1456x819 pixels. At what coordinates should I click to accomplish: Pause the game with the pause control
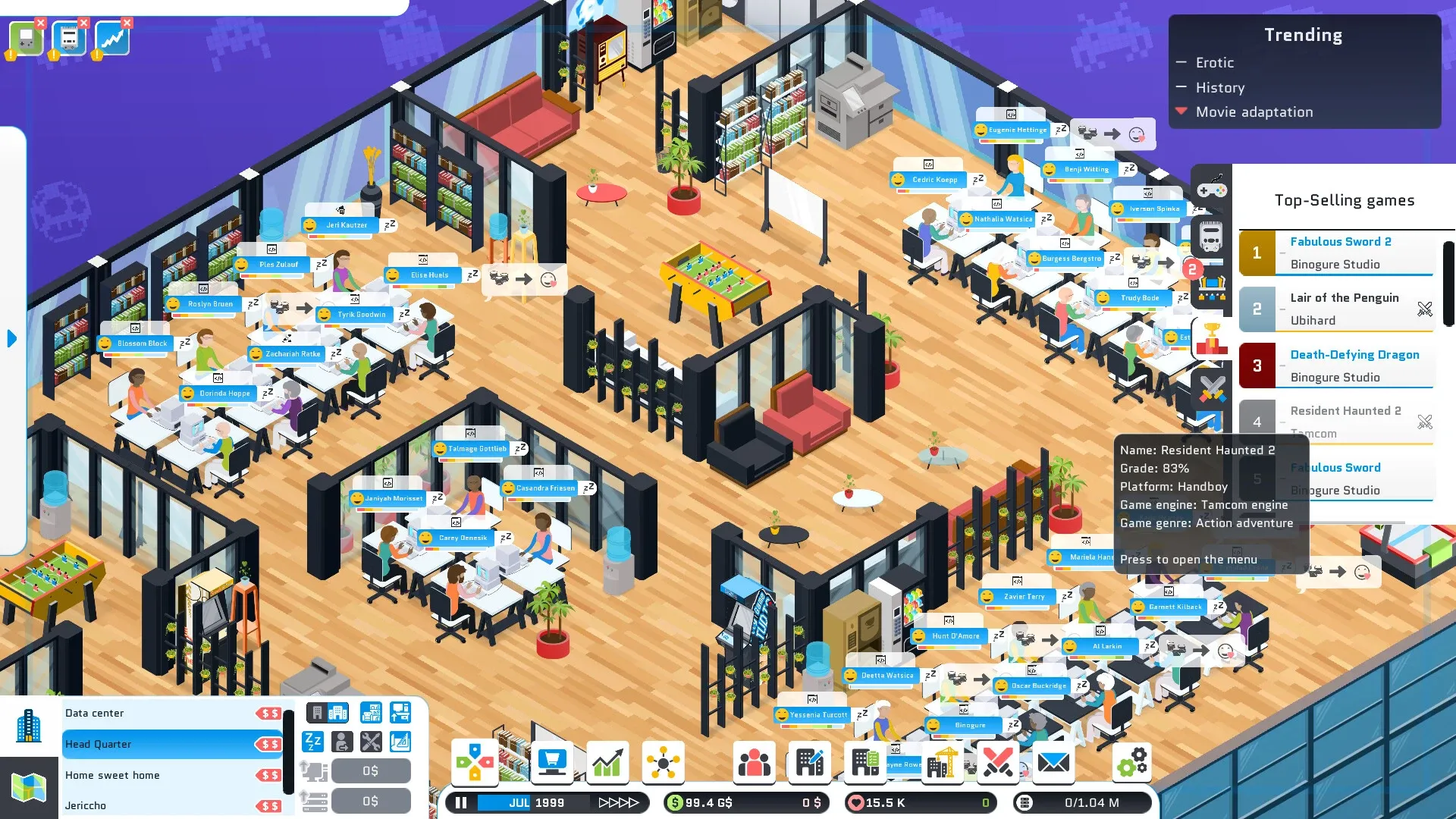(460, 802)
